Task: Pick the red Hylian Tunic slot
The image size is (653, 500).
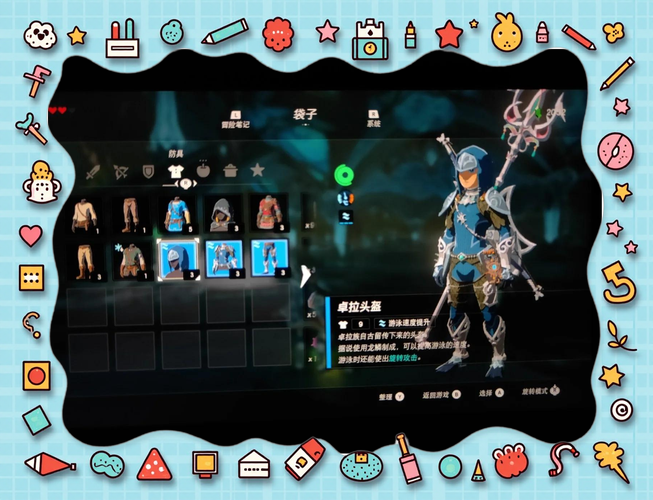Action: [267, 214]
